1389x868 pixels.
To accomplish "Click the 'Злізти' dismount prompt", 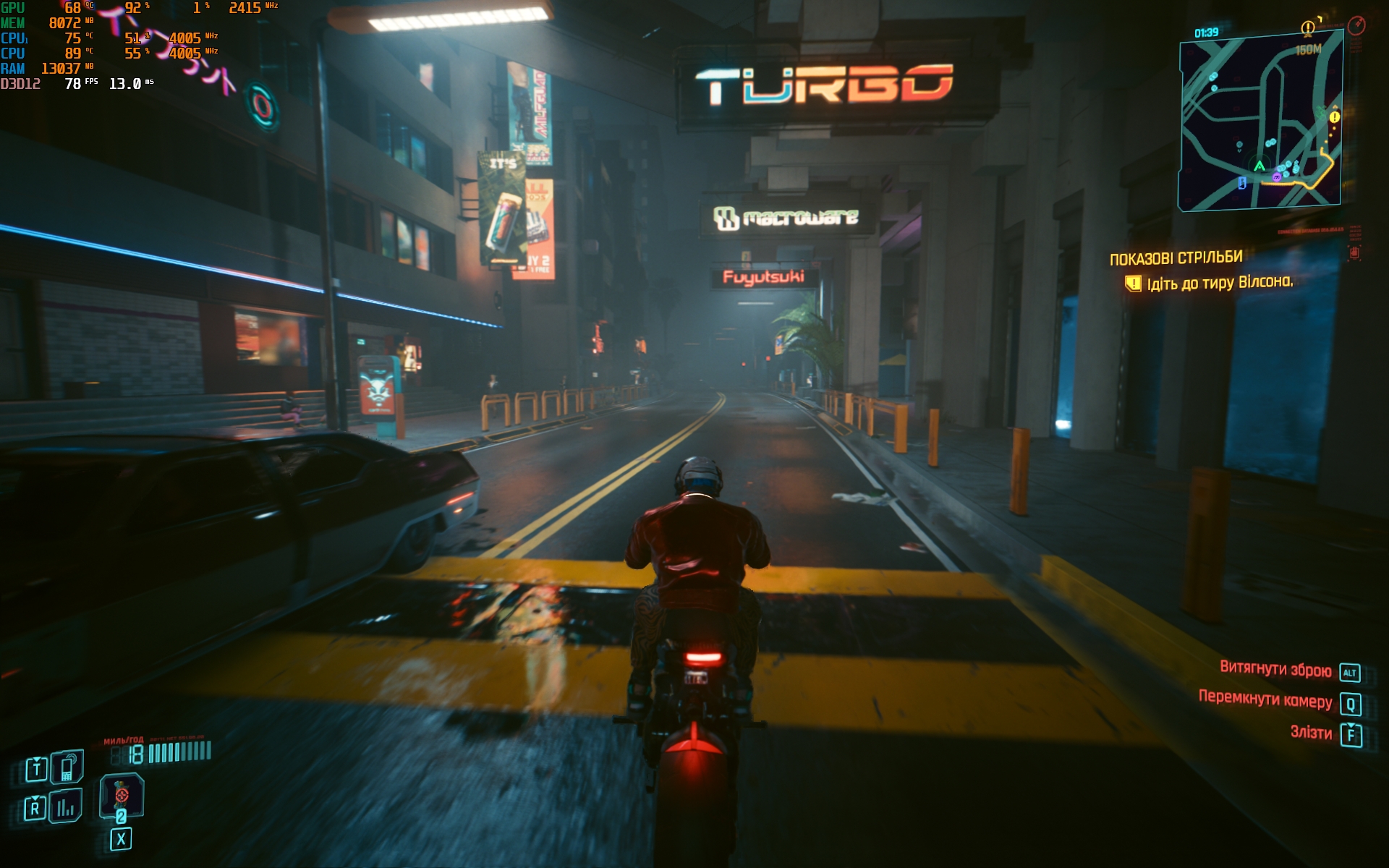I will [1311, 733].
